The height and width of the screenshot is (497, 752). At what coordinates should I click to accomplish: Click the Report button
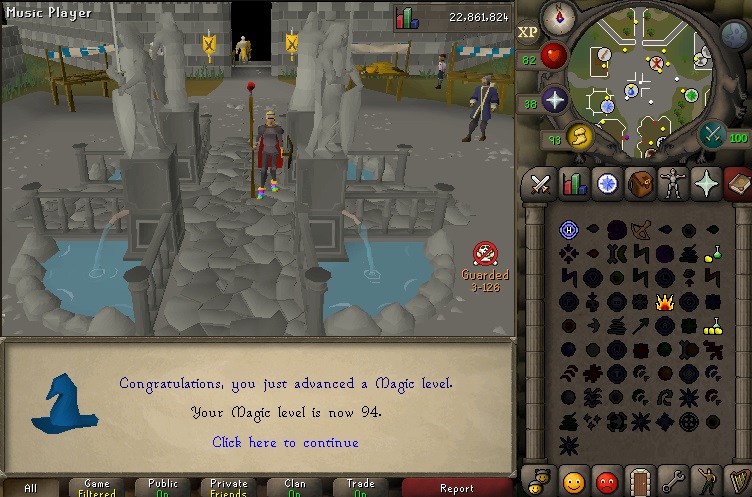[x=457, y=488]
